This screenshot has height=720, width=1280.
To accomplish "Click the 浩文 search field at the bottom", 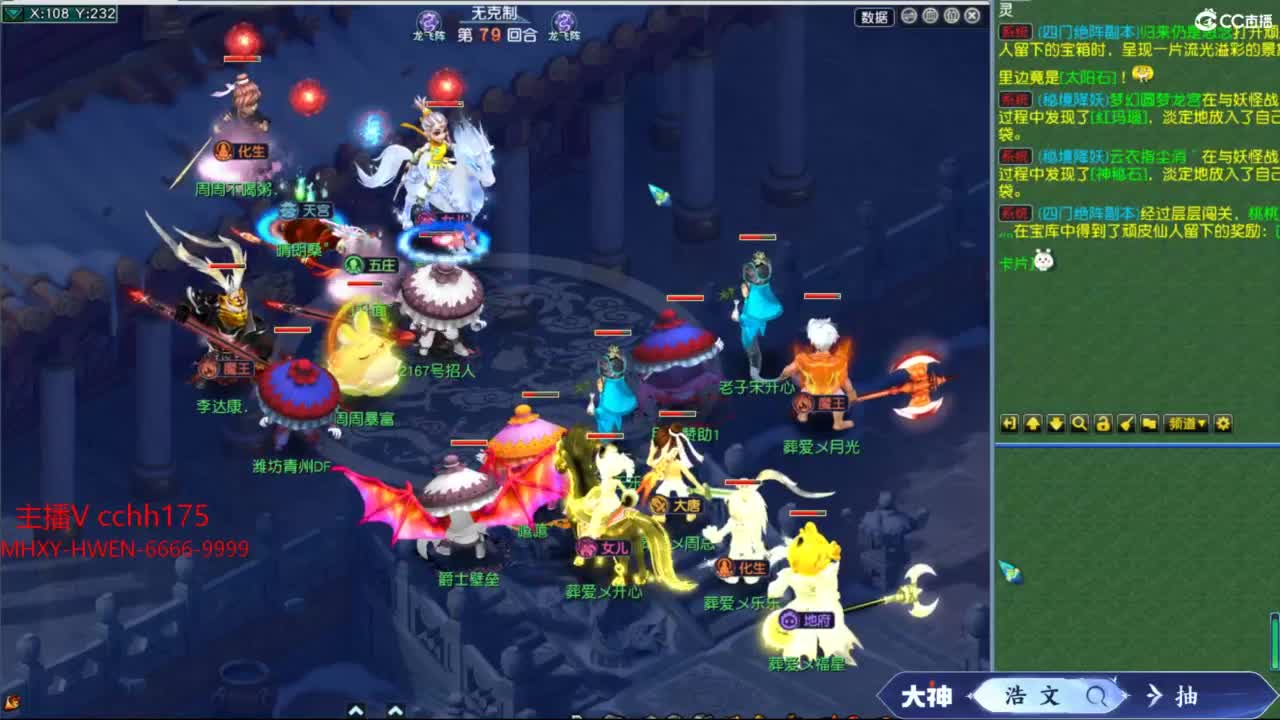I will 1031,697.
